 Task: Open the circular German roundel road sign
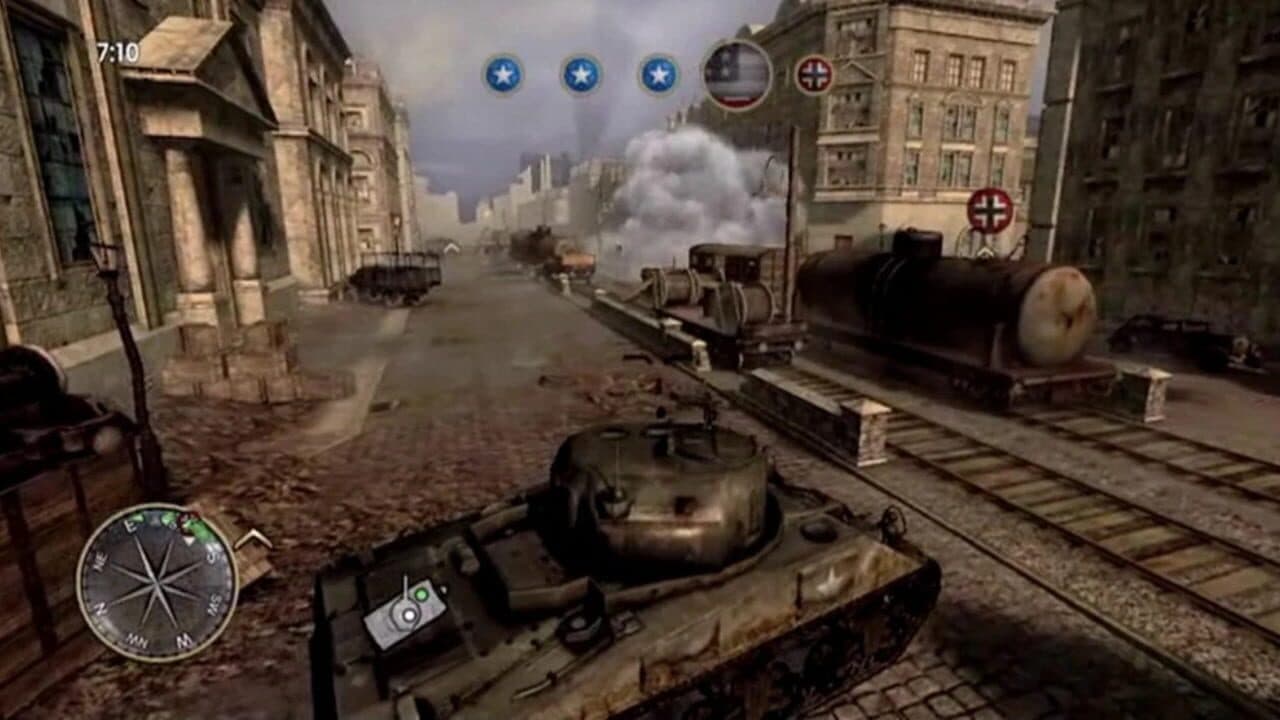click(x=990, y=211)
